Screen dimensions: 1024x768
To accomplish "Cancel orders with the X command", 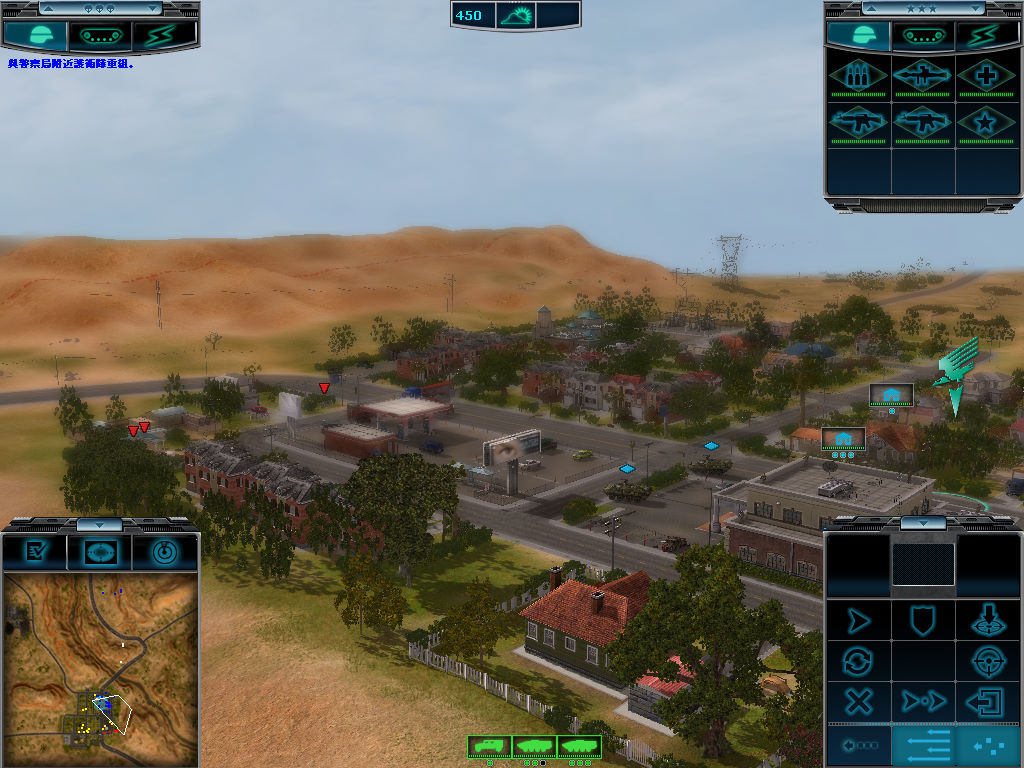I will click(x=858, y=701).
